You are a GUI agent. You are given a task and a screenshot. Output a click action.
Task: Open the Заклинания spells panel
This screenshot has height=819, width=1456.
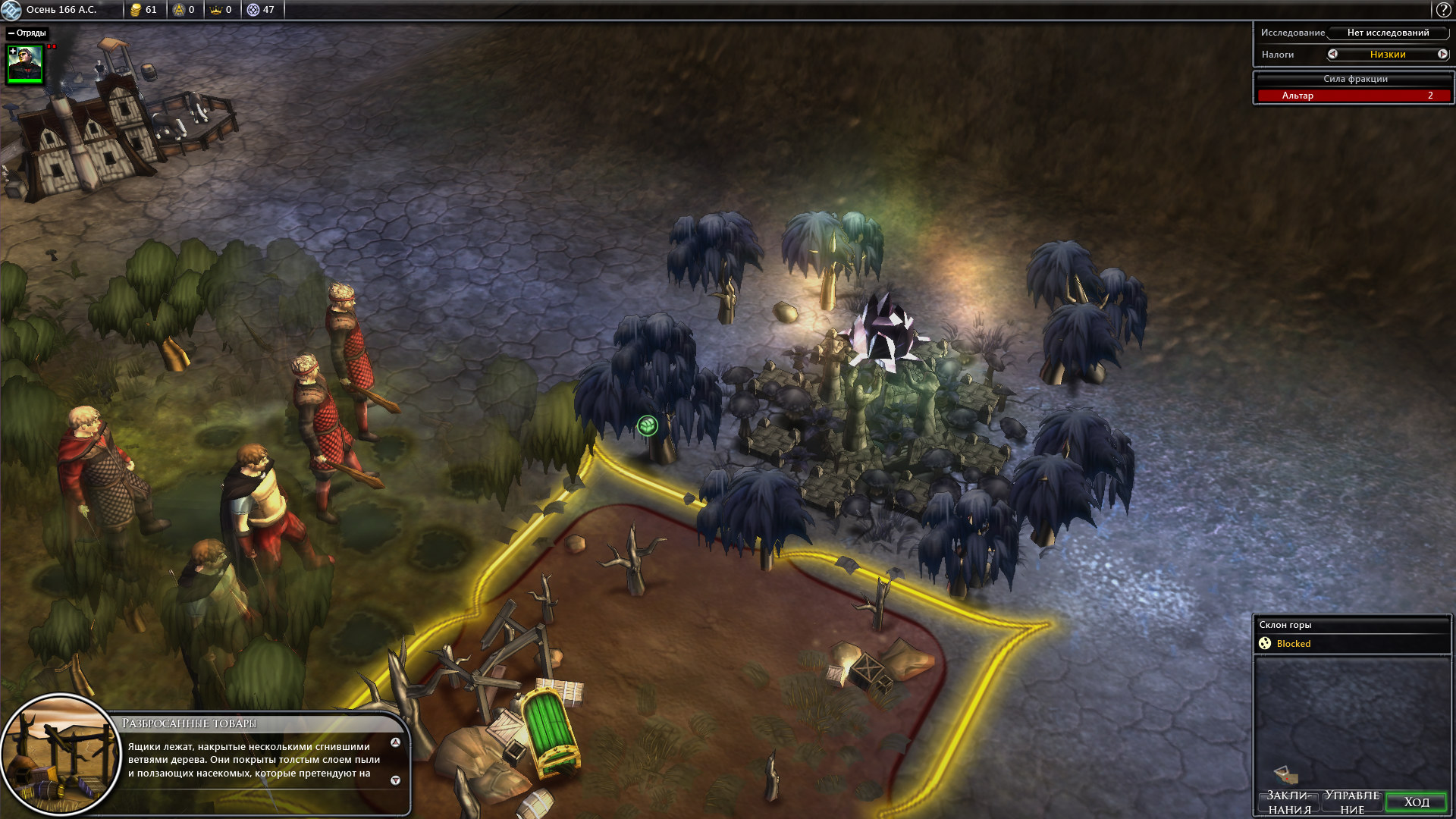click(1289, 802)
